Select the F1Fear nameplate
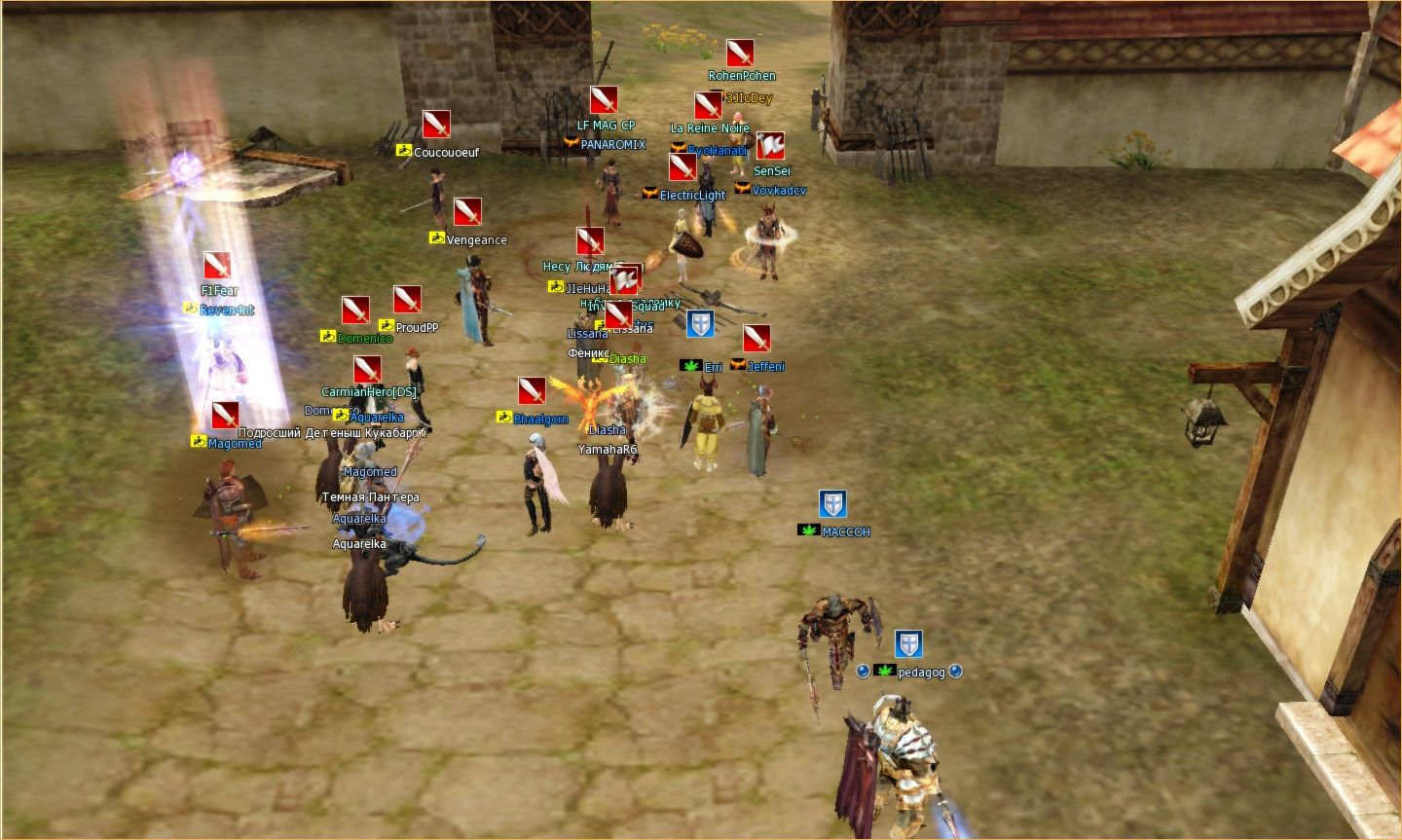 [x=219, y=290]
